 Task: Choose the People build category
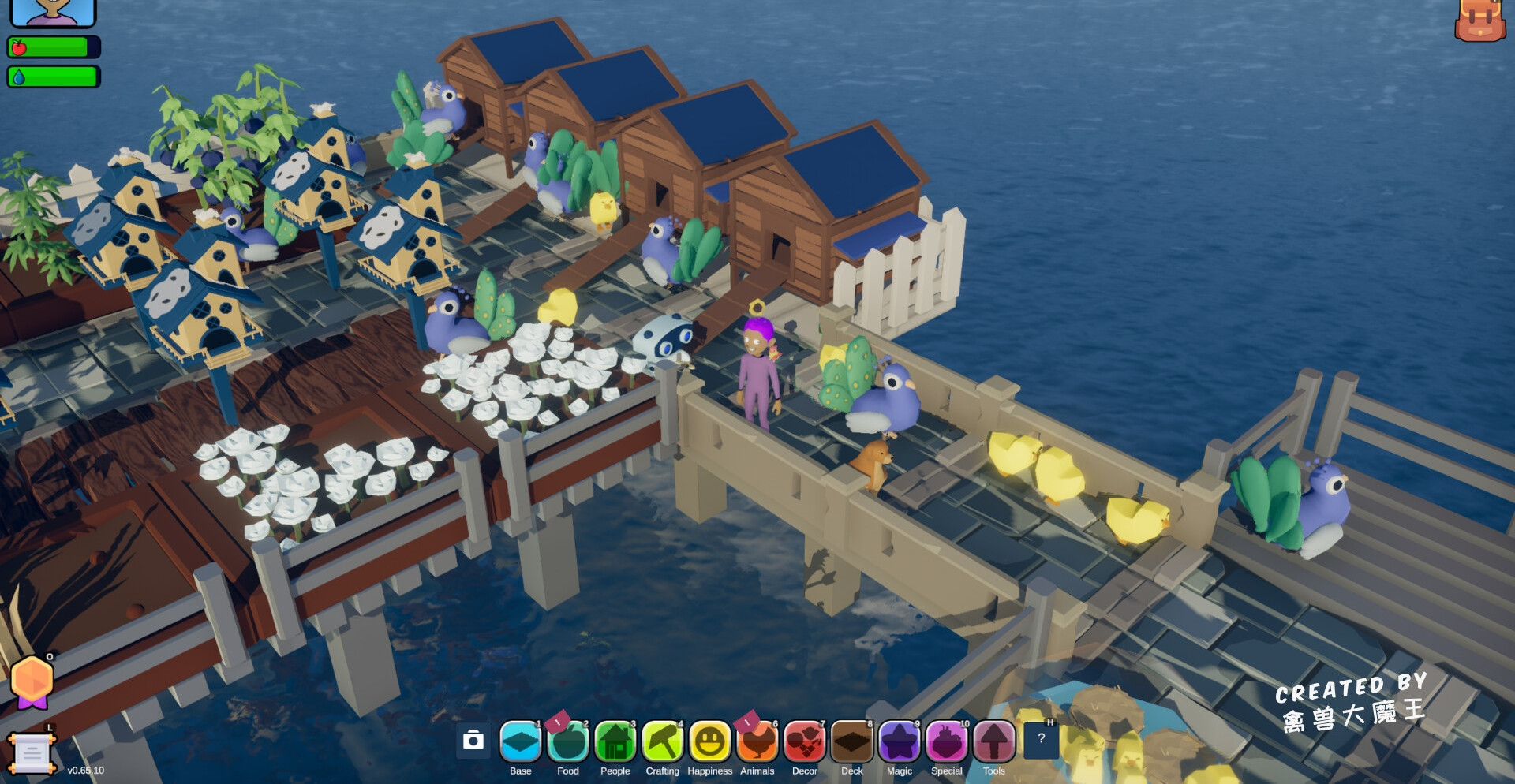[x=615, y=742]
